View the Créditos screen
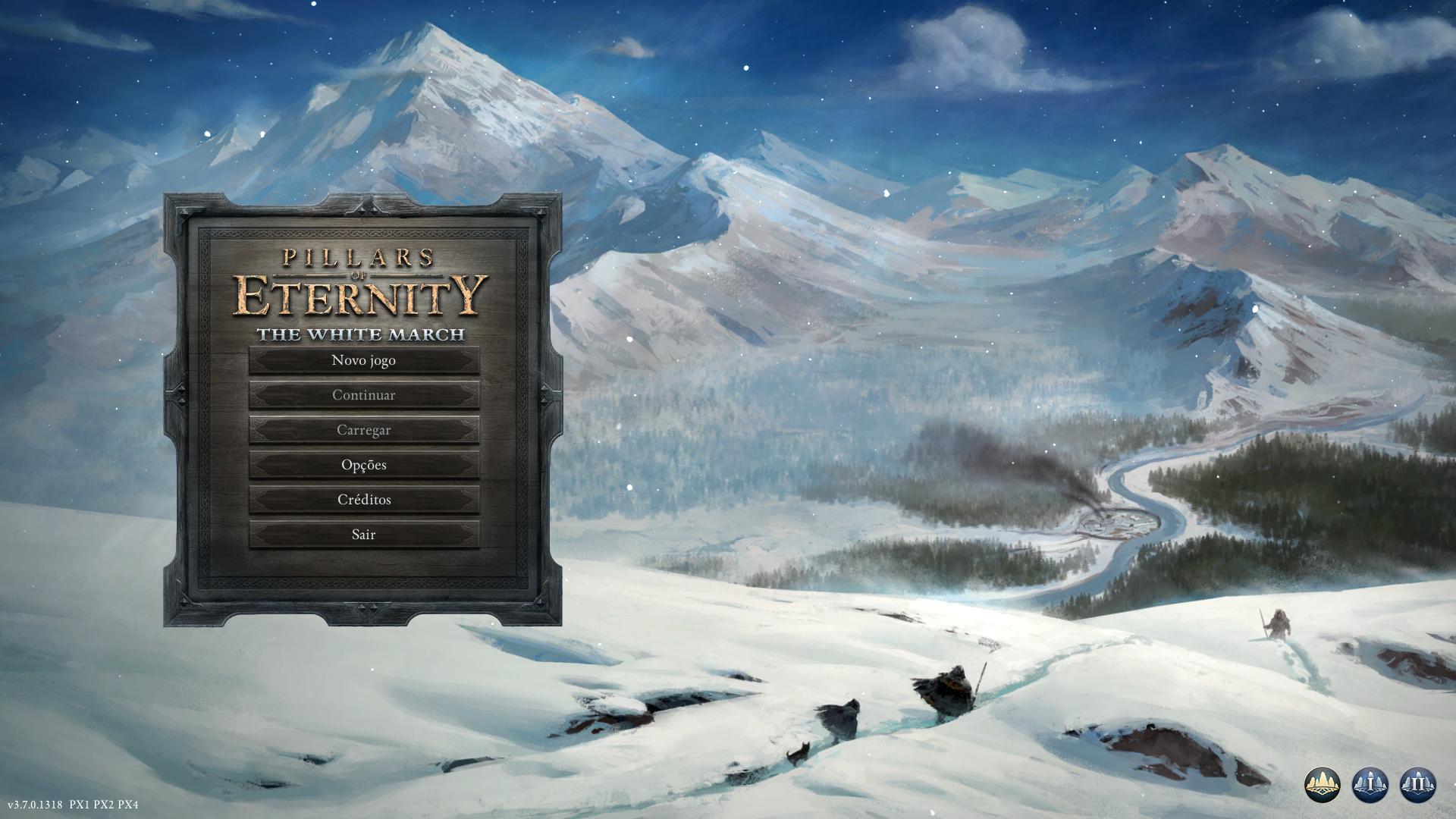1456x819 pixels. pyautogui.click(x=364, y=500)
